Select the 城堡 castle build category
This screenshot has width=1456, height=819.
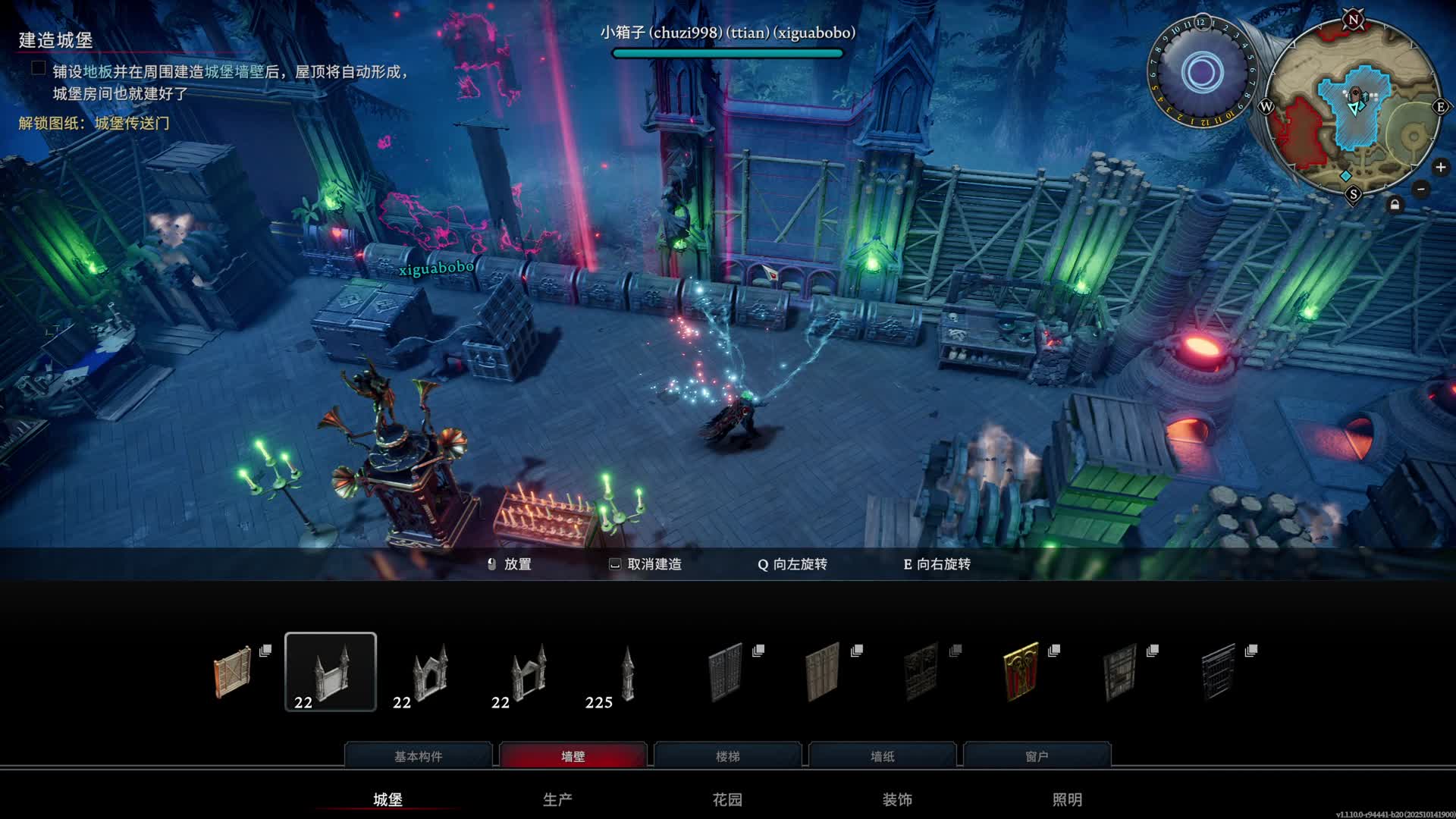(388, 799)
